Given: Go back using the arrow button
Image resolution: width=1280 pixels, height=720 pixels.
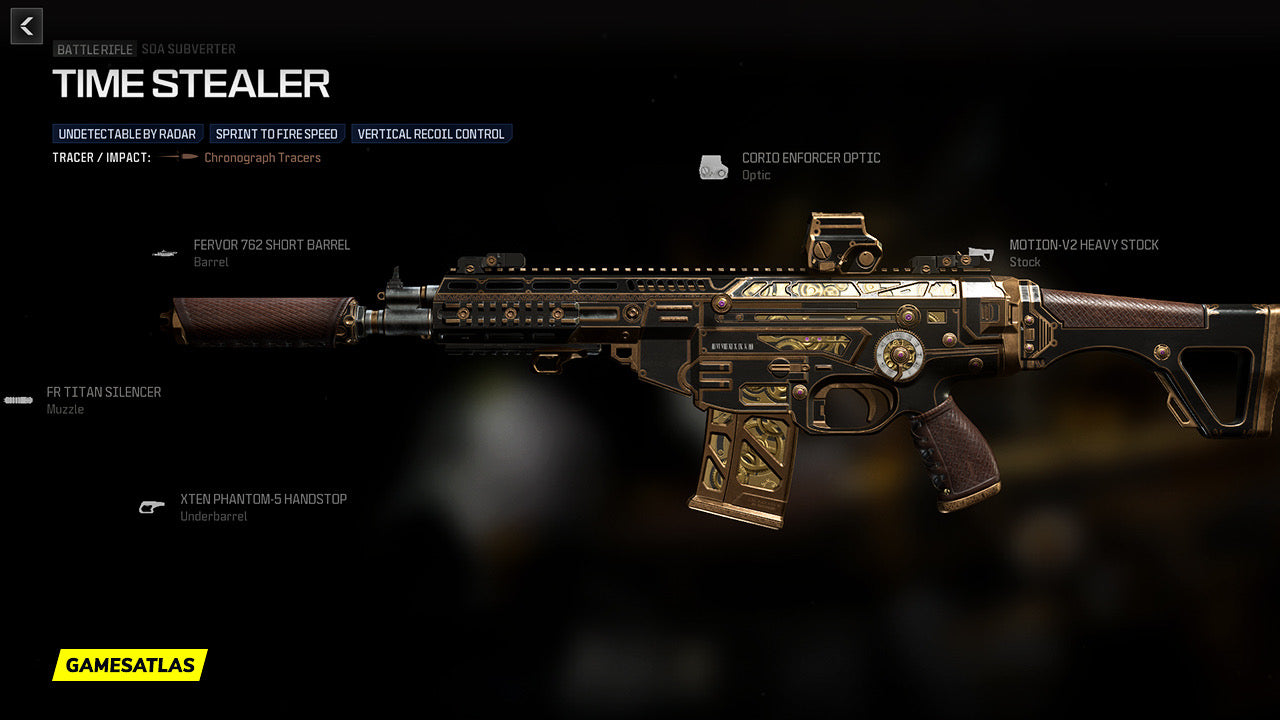Looking at the screenshot, I should (27, 26).
